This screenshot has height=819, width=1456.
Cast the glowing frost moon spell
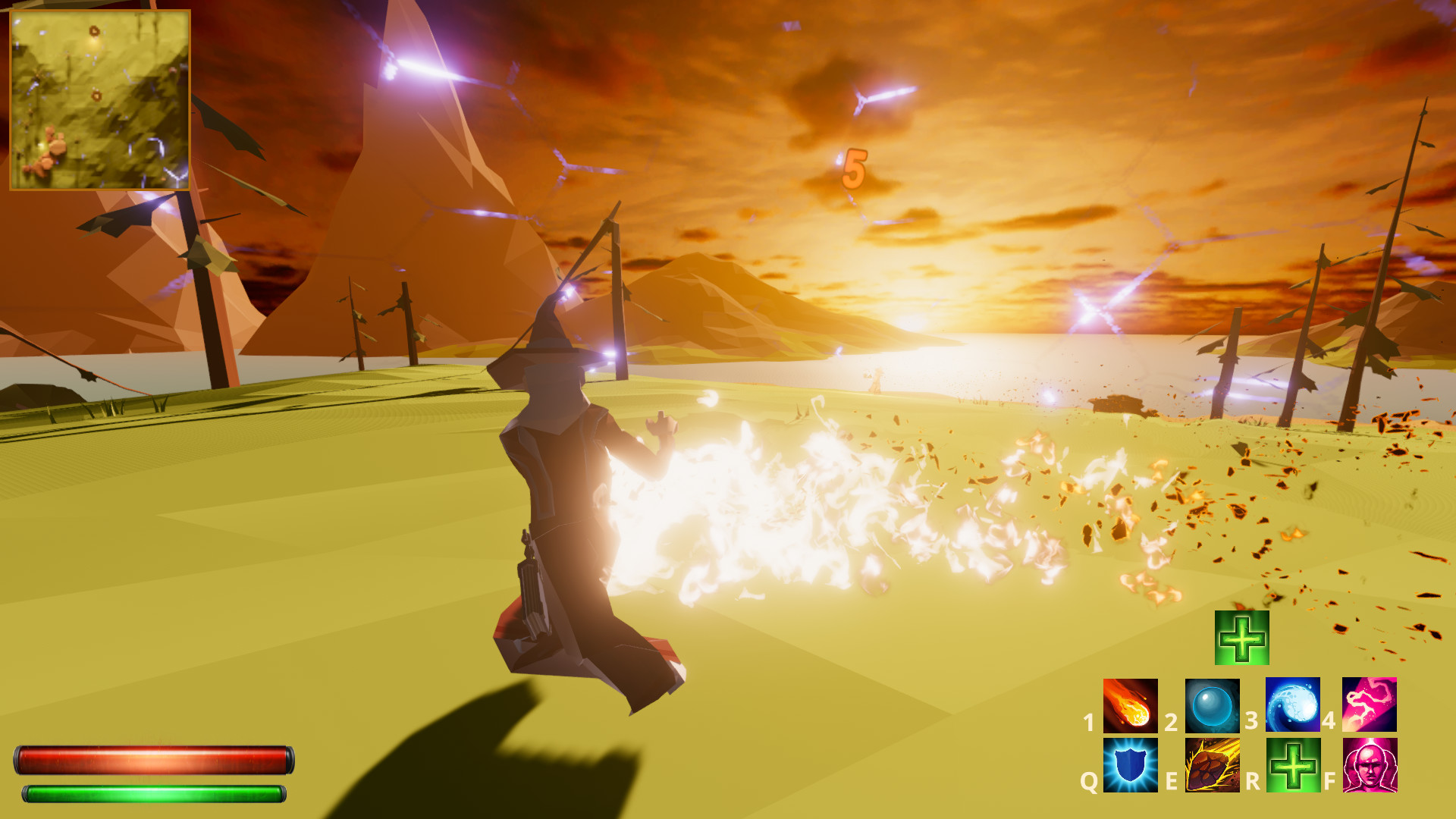click(x=1293, y=705)
